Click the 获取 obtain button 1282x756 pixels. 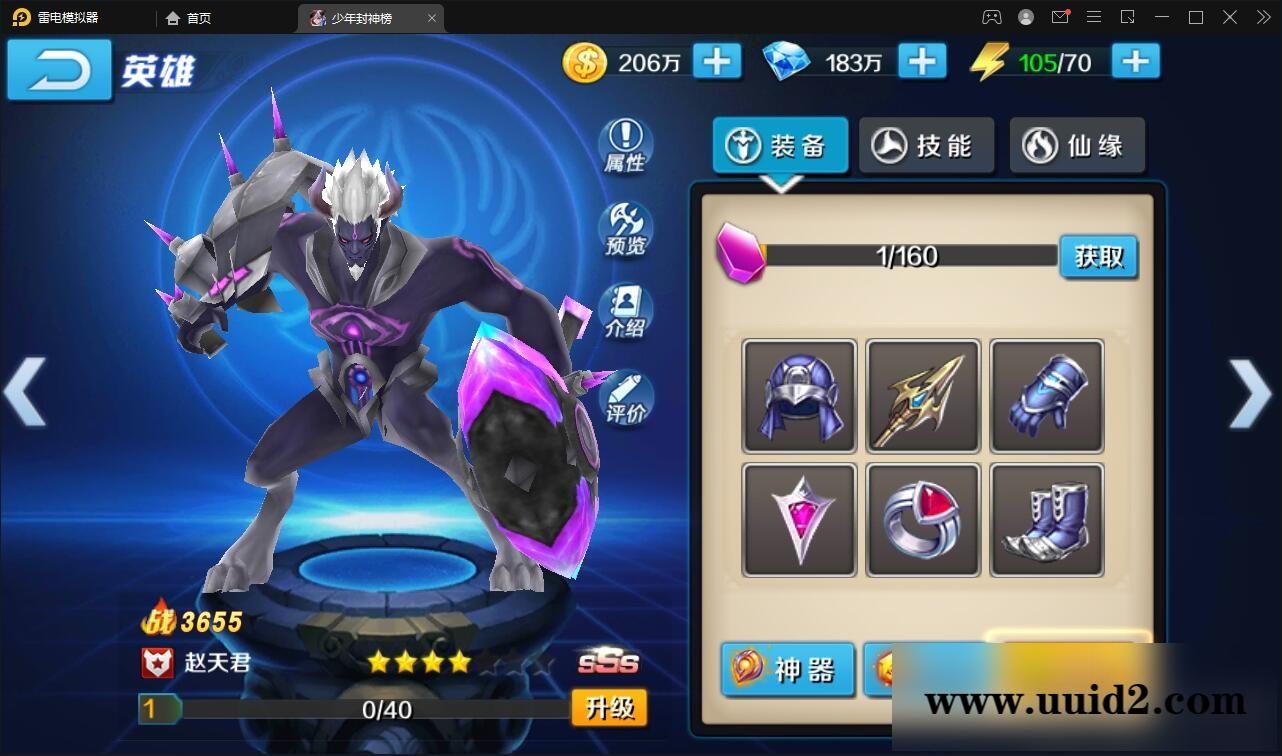tap(1099, 257)
